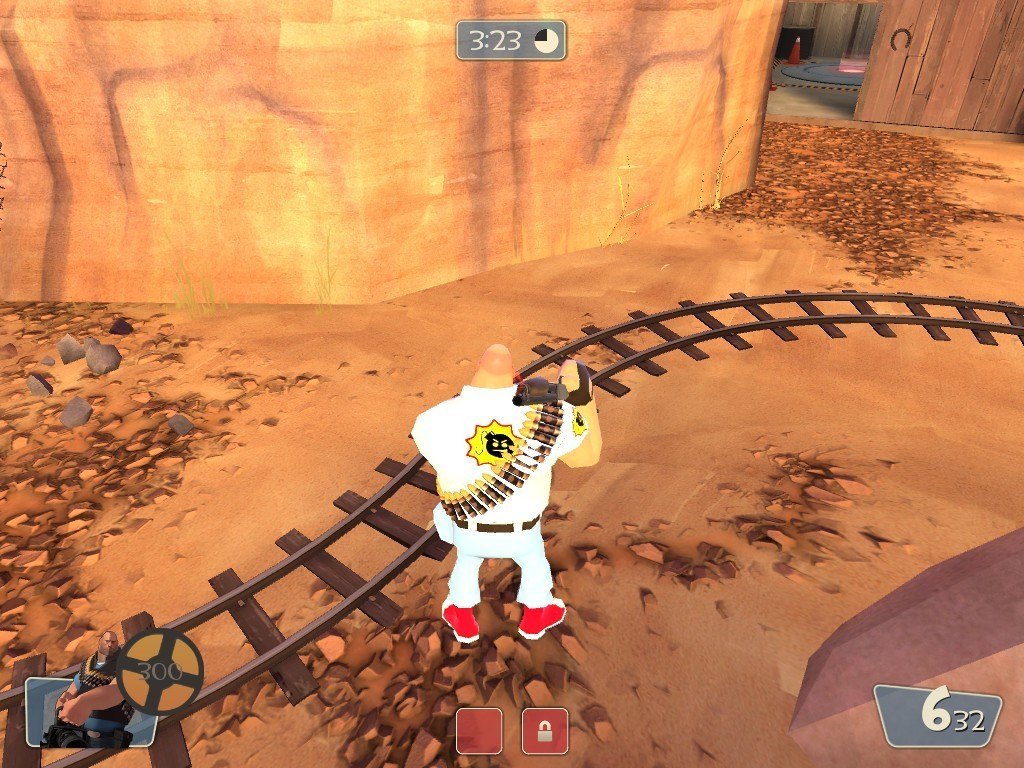The width and height of the screenshot is (1024, 768).
Task: Click the Heavy class portrait
Action: coord(92,694)
